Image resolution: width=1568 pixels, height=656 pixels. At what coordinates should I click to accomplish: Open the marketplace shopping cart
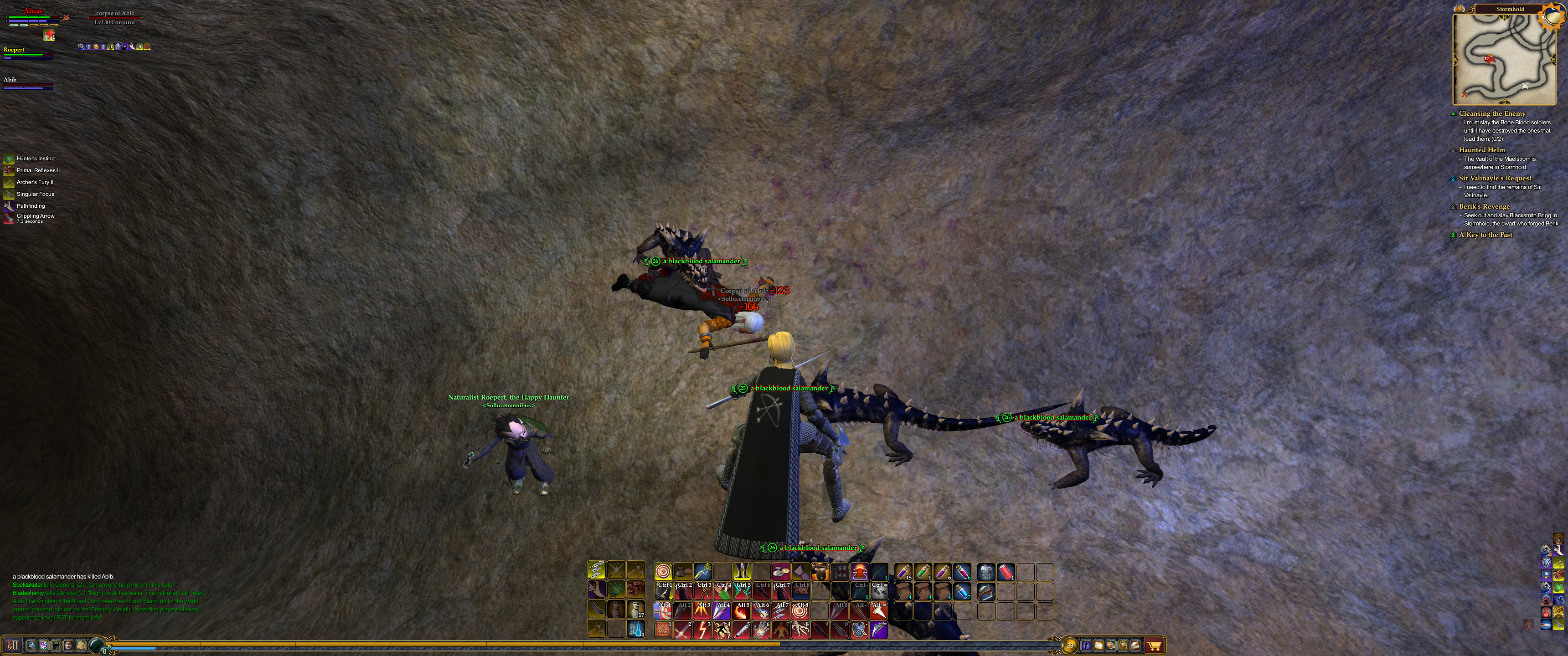[1154, 645]
